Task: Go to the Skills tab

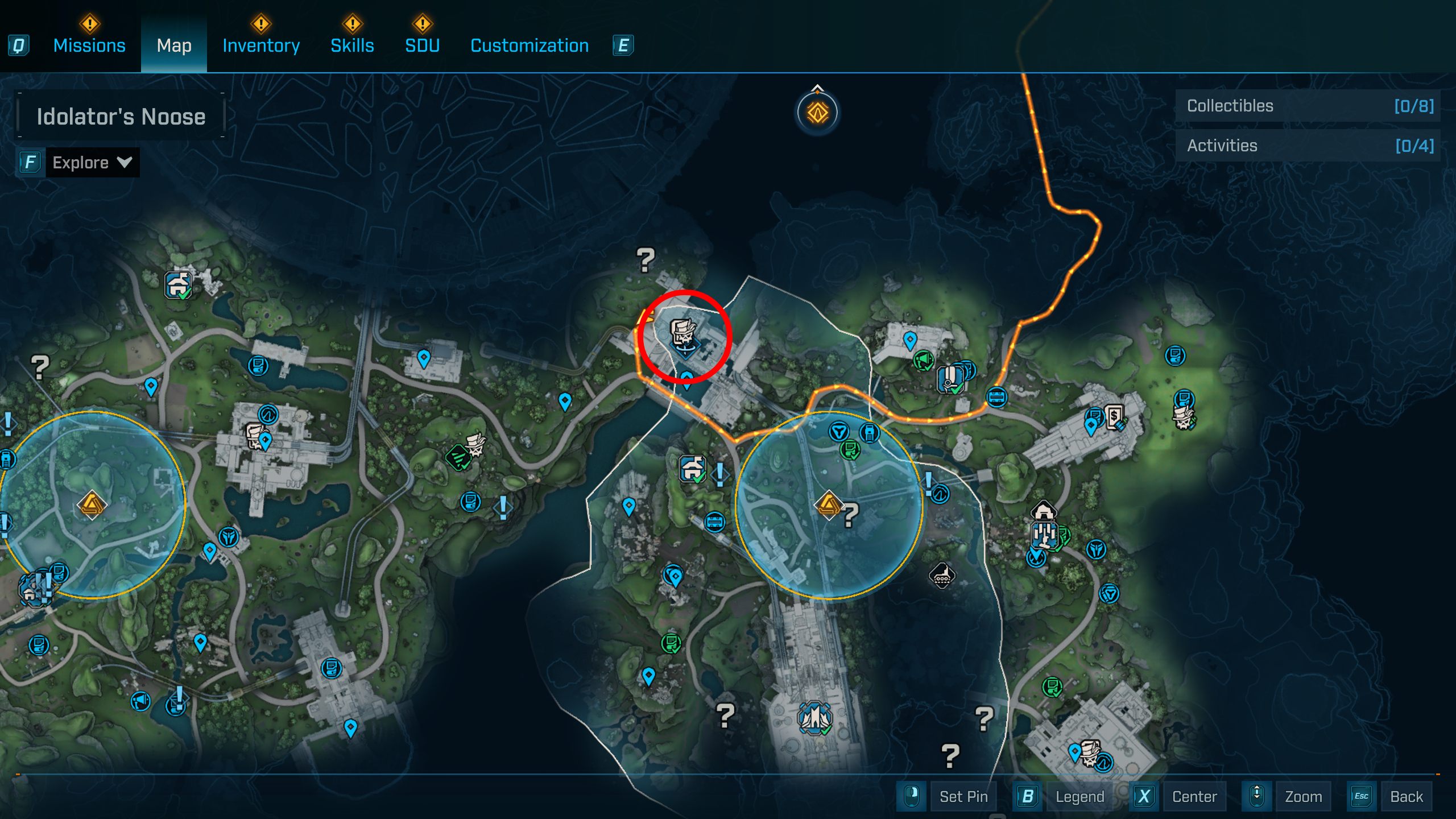Action: (352, 45)
